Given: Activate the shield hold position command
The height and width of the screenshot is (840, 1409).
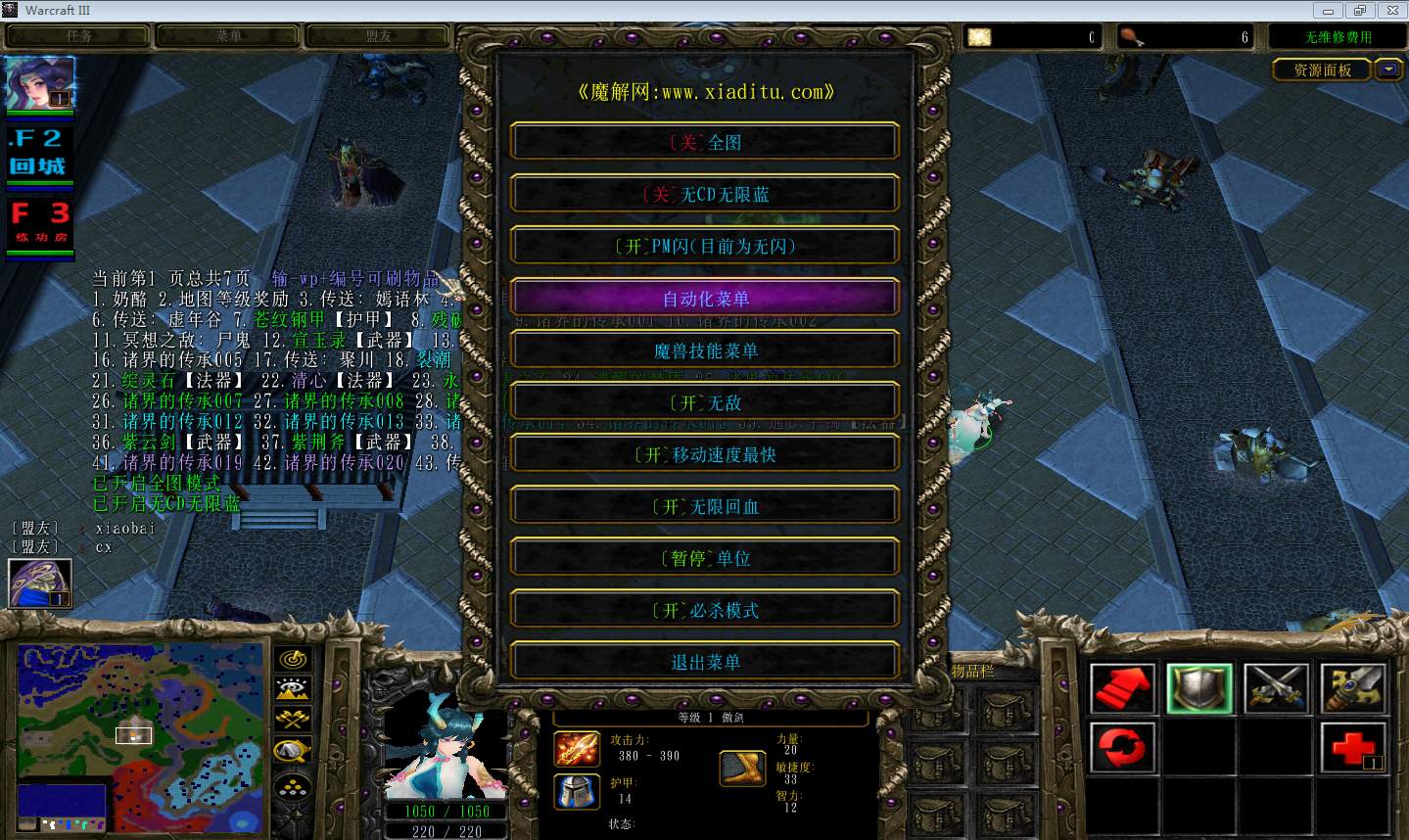Looking at the screenshot, I should (x=1199, y=687).
